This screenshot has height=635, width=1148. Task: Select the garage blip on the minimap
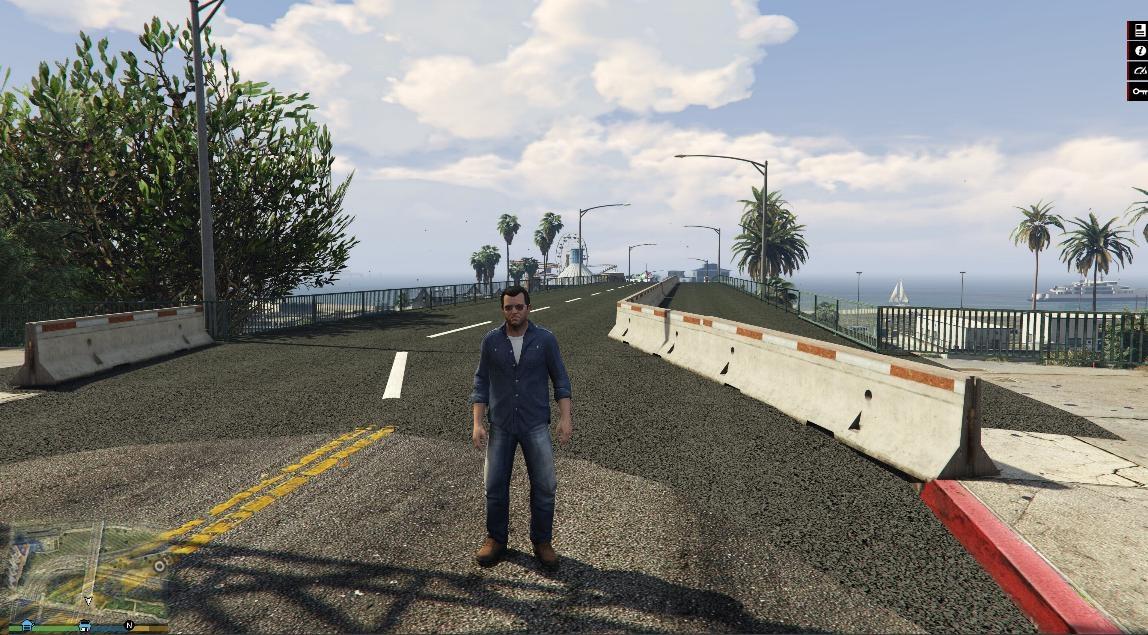point(85,625)
